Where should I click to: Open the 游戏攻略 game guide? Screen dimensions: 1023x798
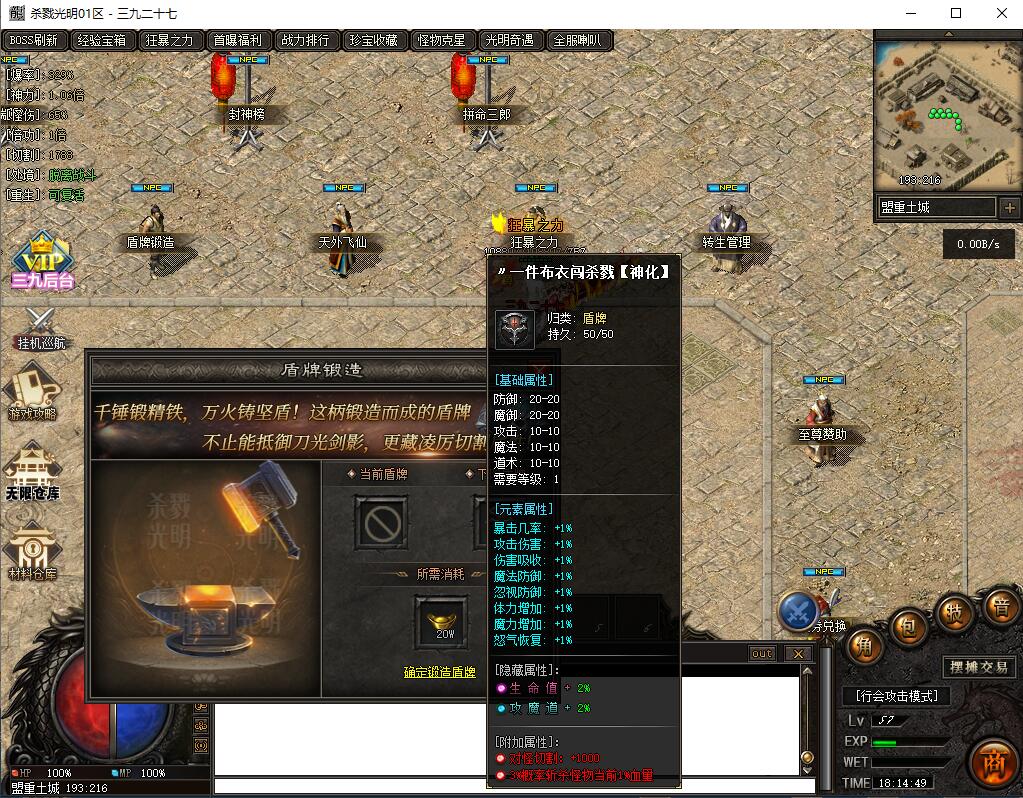[33, 392]
